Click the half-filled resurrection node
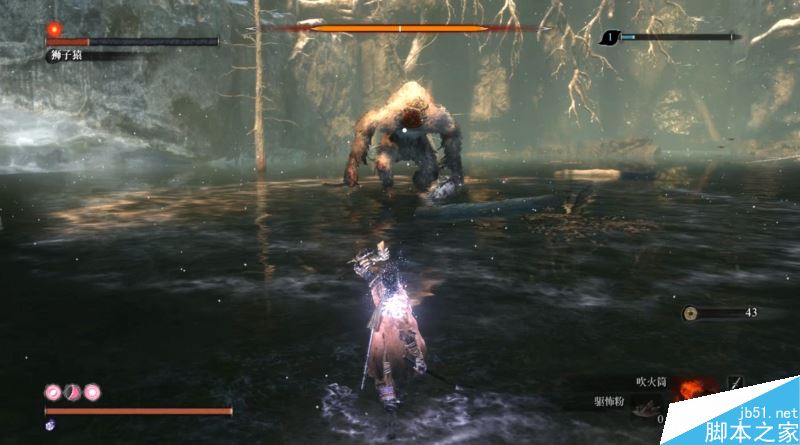Screen dimensions: 800x445 coord(72,391)
